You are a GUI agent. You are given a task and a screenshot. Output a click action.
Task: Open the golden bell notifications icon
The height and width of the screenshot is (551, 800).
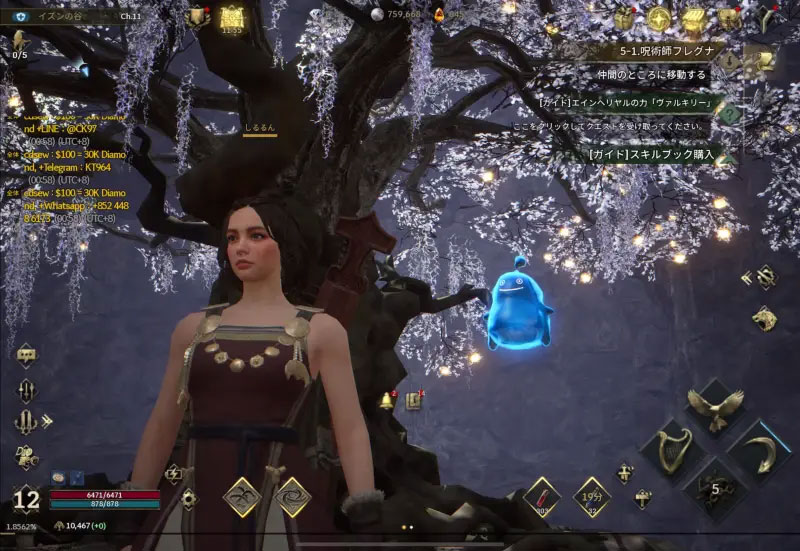click(x=385, y=401)
